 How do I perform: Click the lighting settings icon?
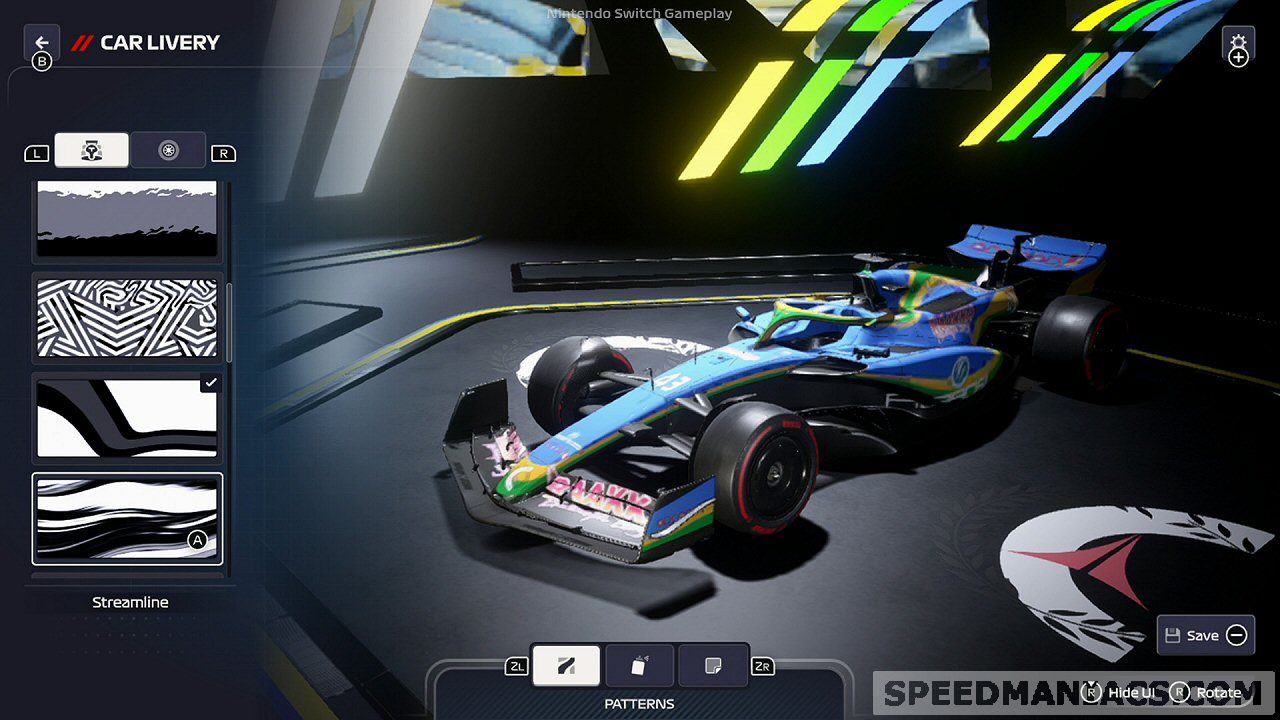click(x=1238, y=47)
